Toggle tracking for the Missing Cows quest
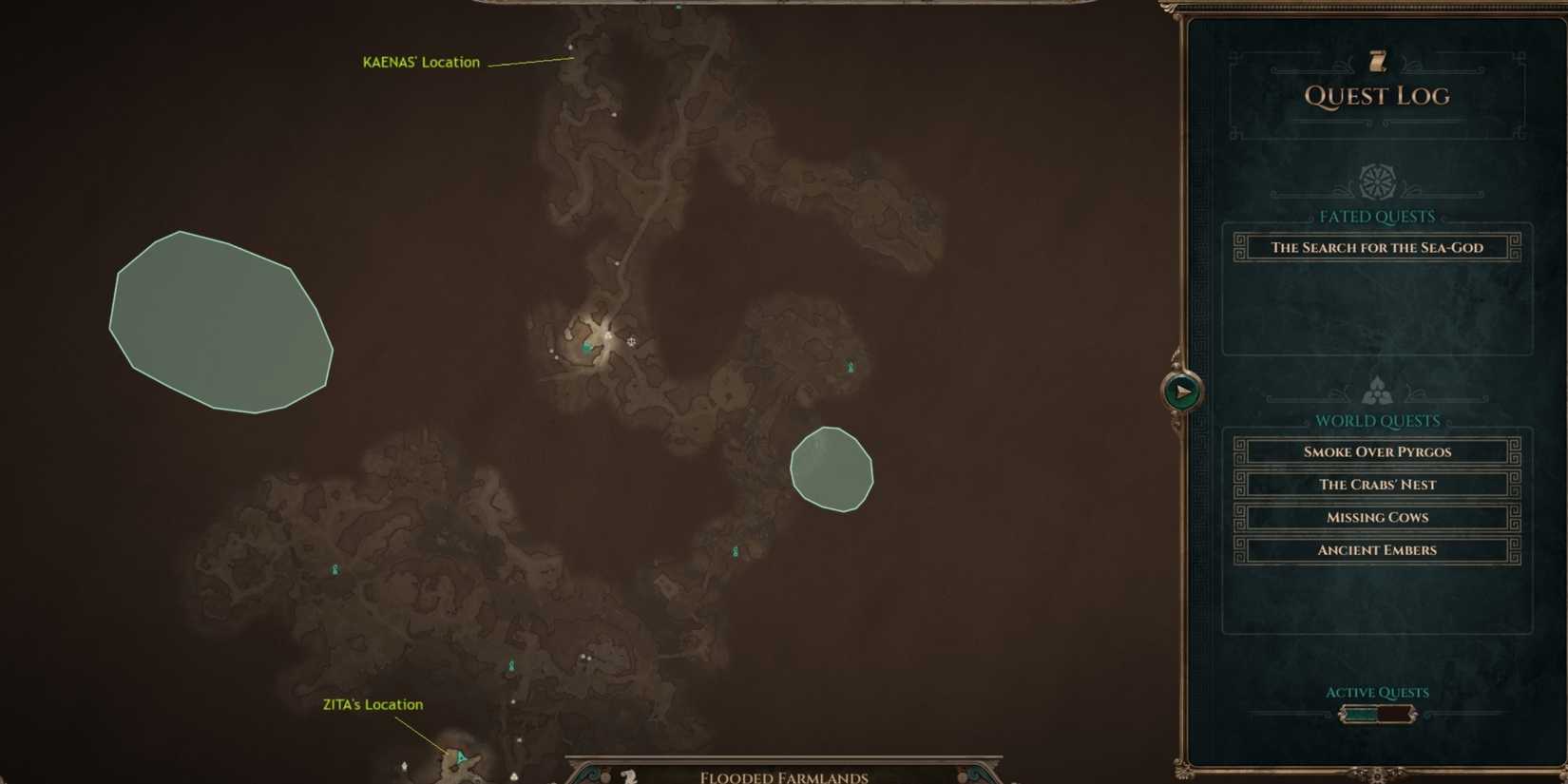 [1376, 517]
